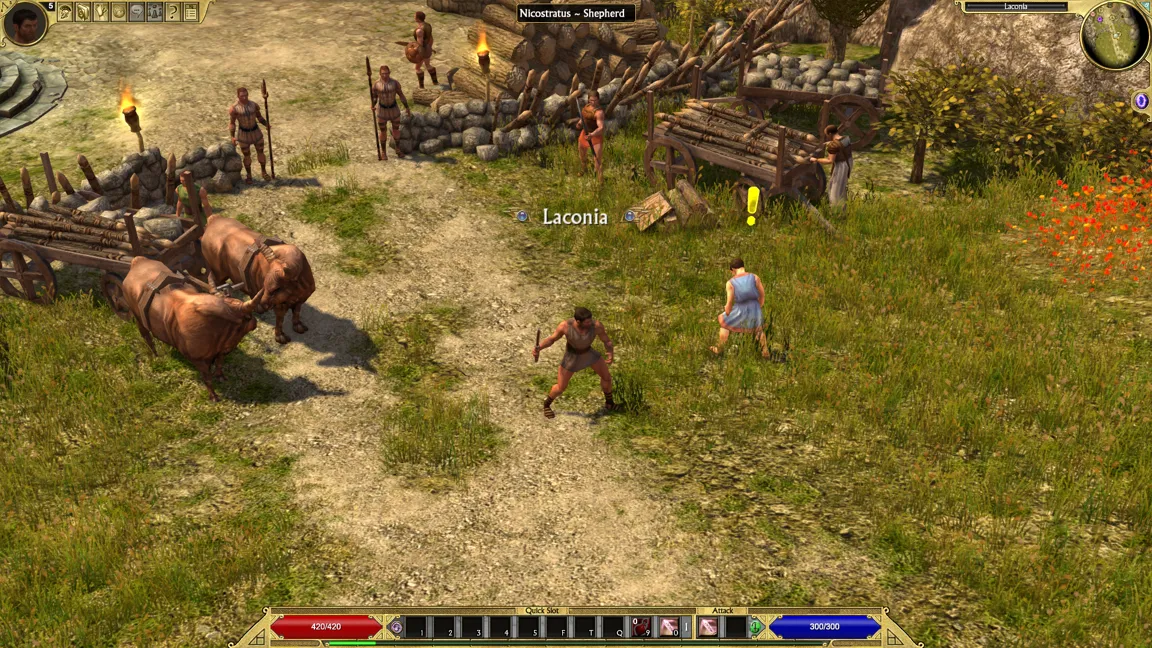The height and width of the screenshot is (648, 1152).
Task: Open the character window helmet icon
Action: point(65,12)
